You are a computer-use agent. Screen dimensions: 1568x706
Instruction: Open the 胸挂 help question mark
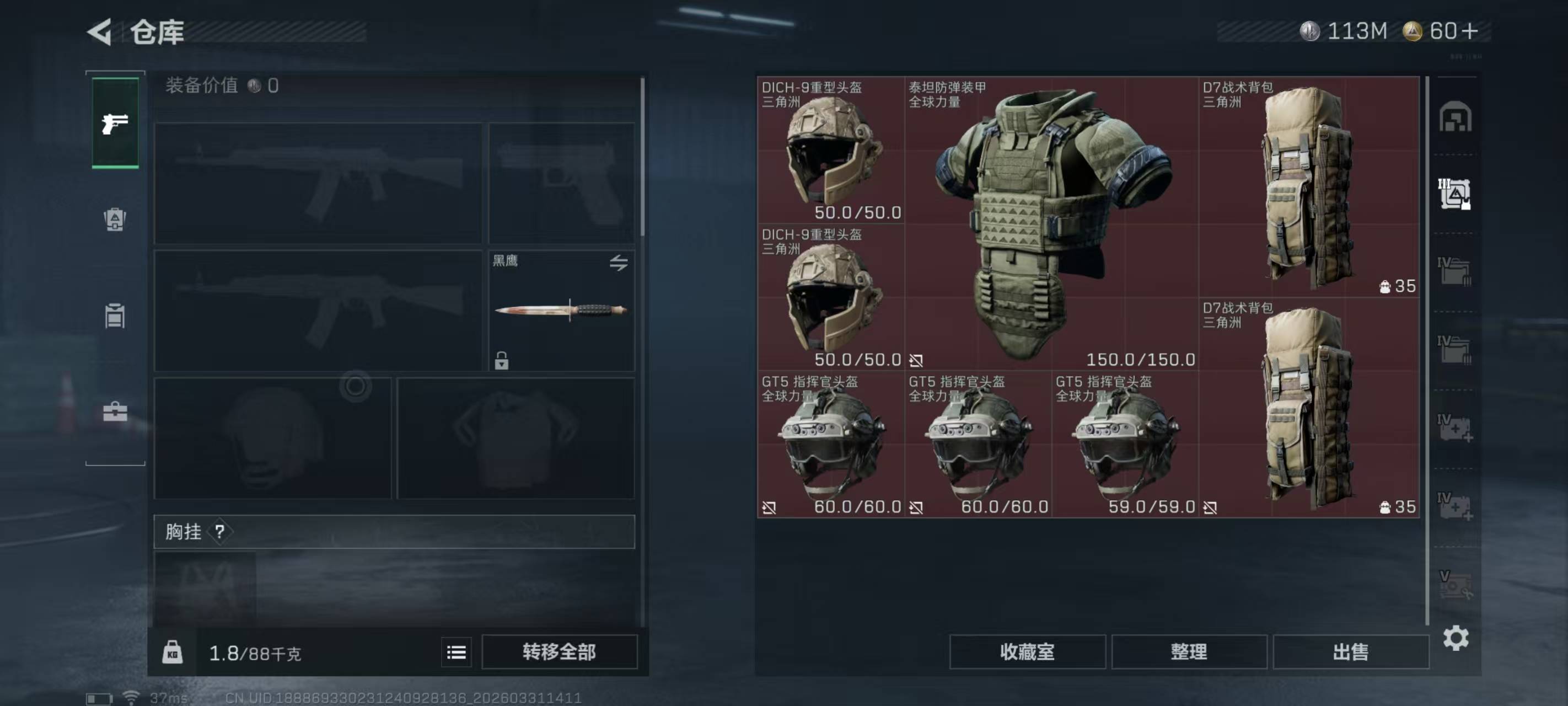[x=220, y=532]
